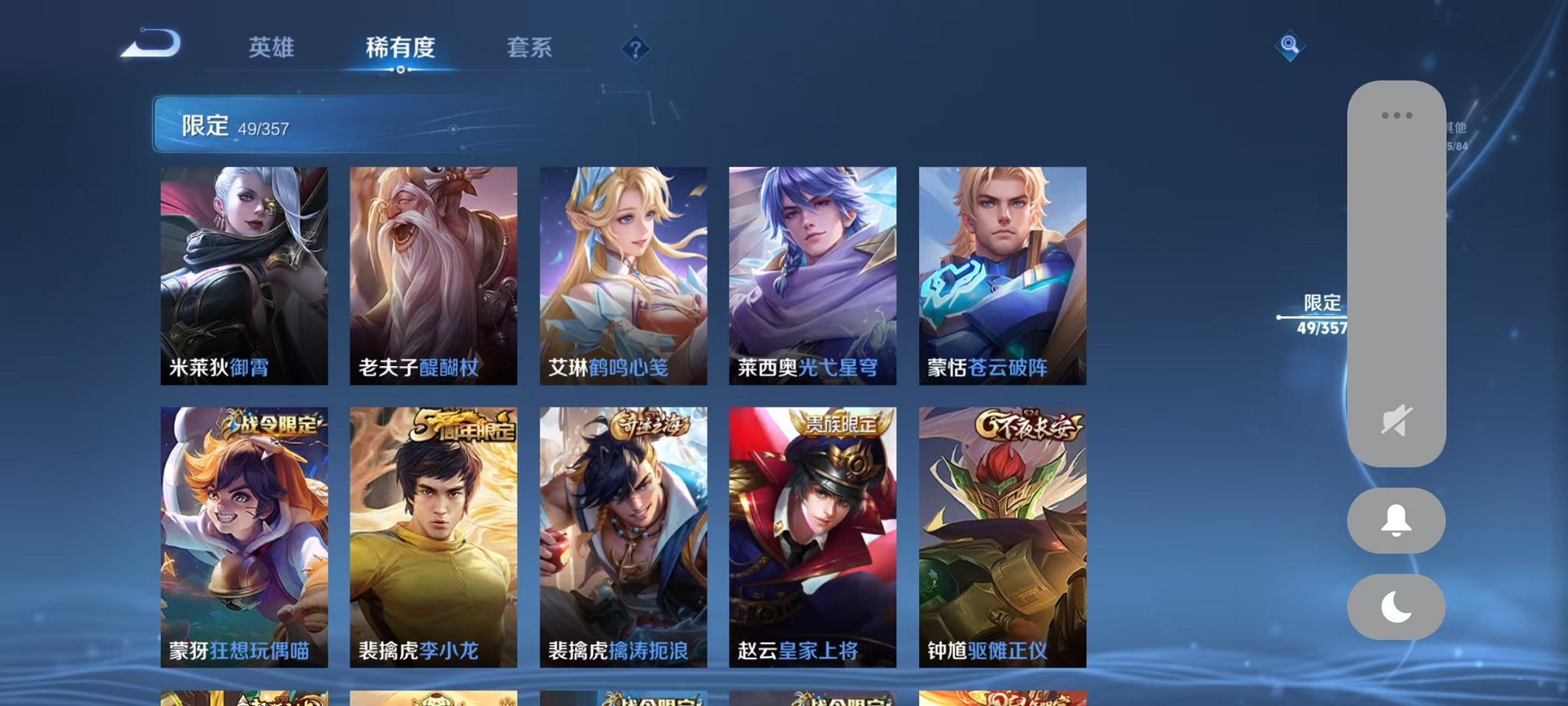Viewport: 1568px width, 706px height.
Task: Switch to the 英雄 tab
Action: pos(273,48)
